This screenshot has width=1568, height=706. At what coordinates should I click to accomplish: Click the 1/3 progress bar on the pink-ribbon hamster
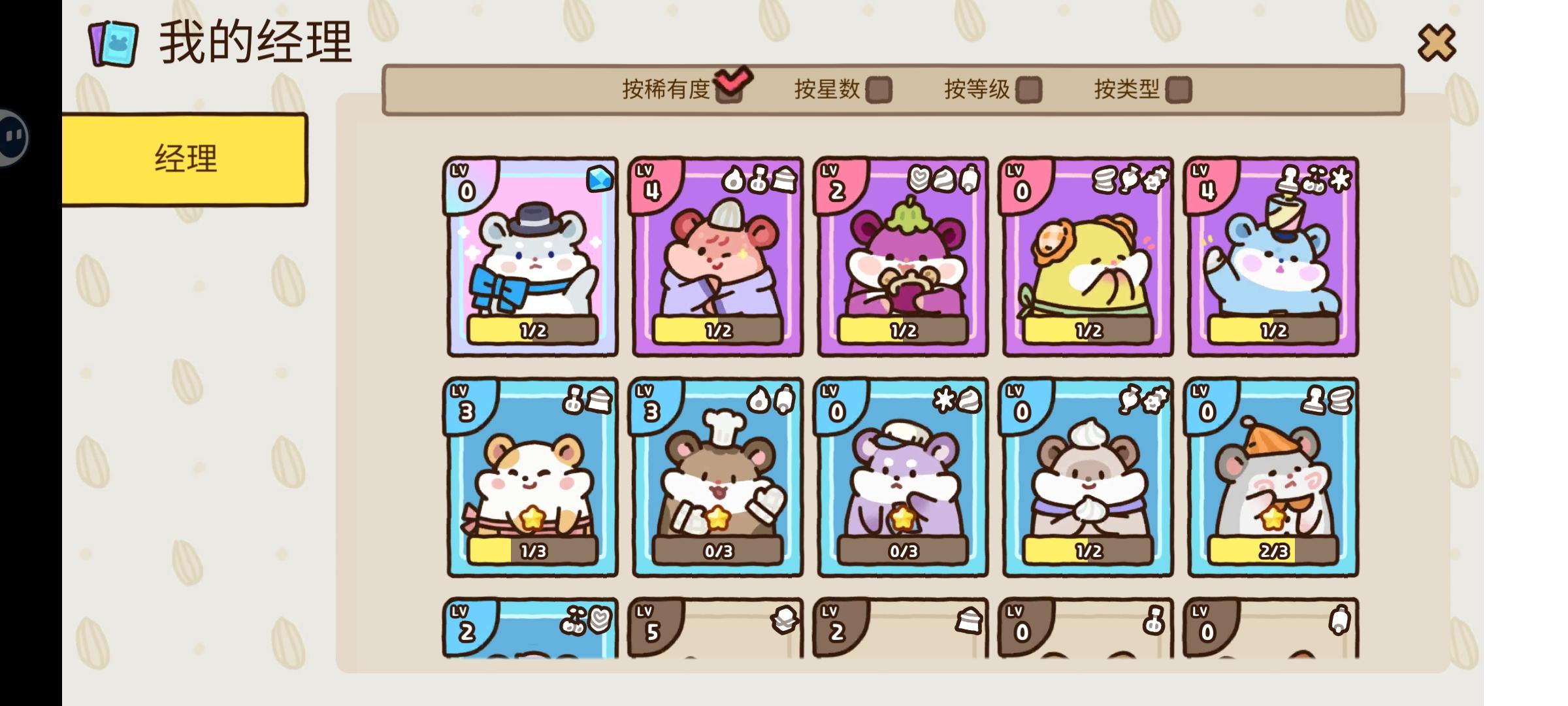point(532,551)
